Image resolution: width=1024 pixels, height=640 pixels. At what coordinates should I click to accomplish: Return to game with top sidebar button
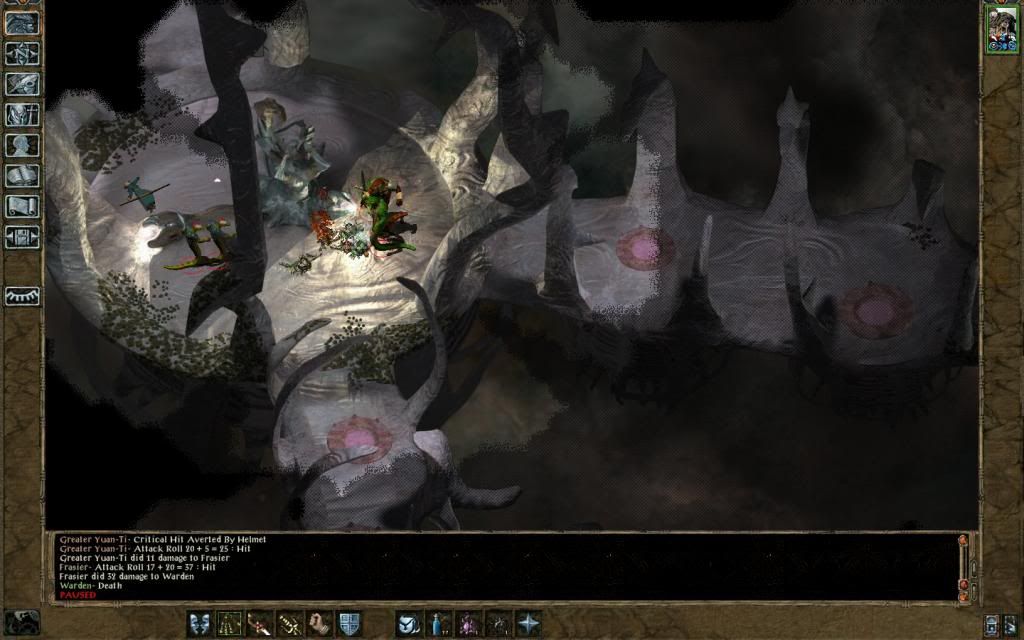click(x=22, y=23)
